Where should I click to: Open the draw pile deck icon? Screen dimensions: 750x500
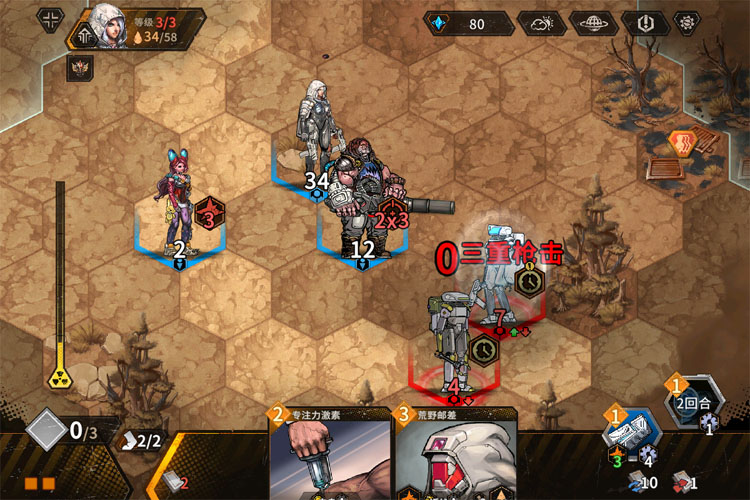pyautogui.click(x=171, y=480)
